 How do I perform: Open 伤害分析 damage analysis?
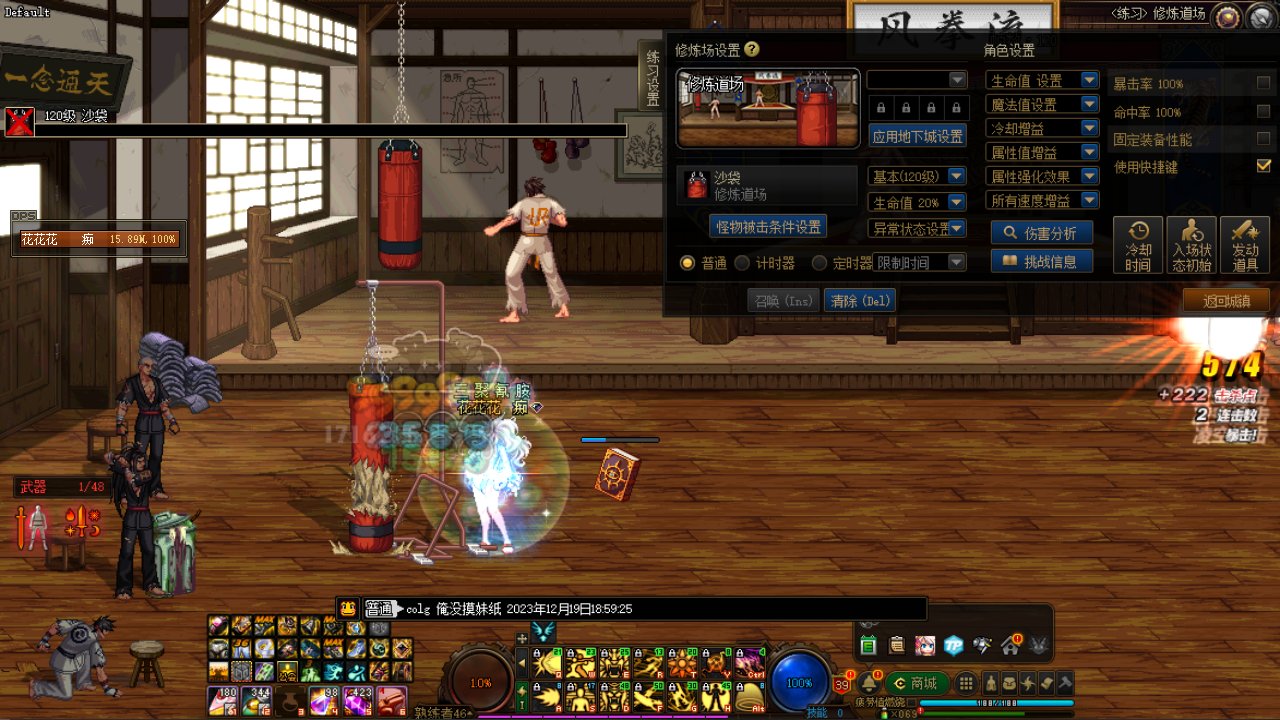pos(1042,233)
